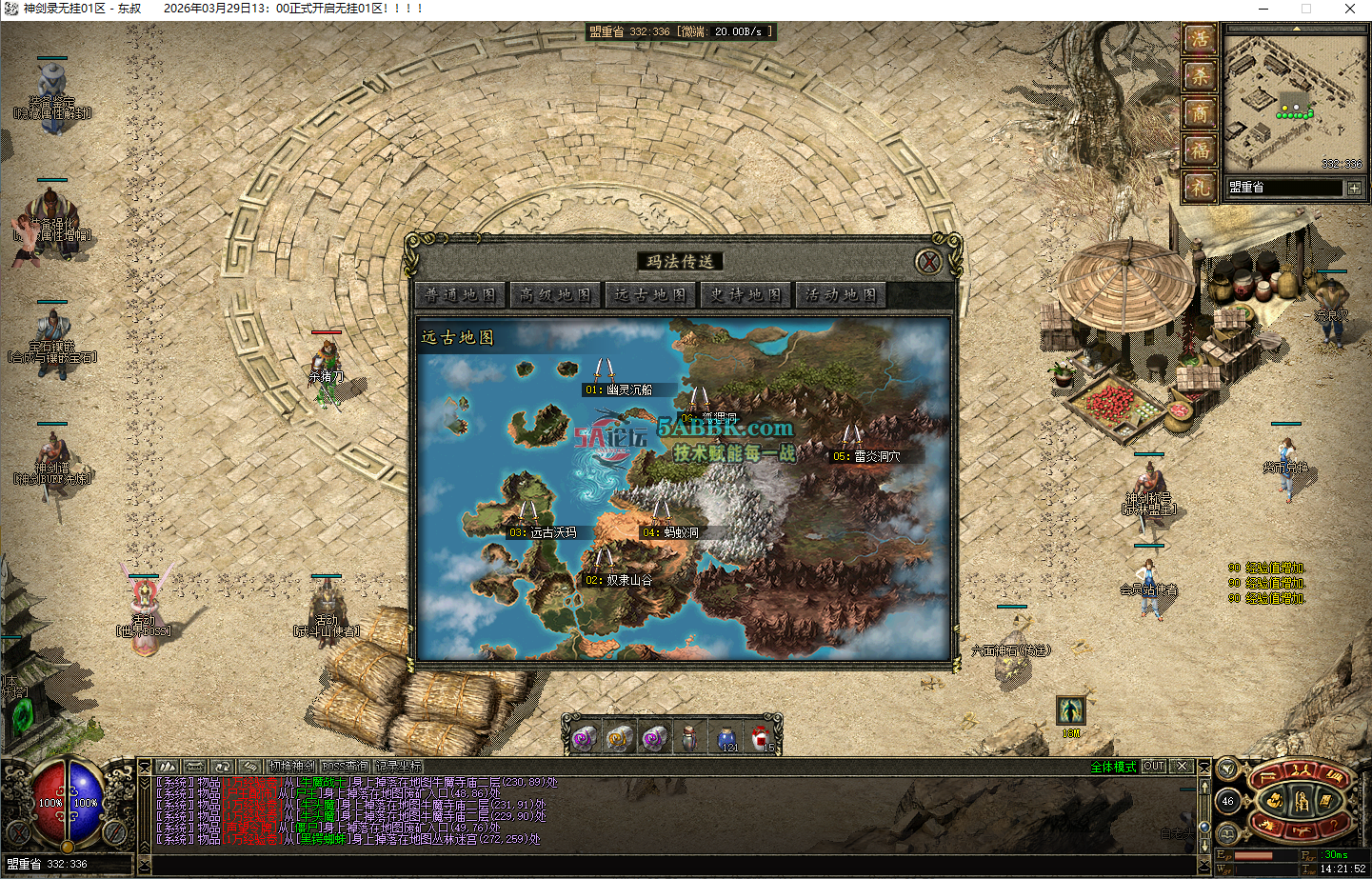
Task: Open the 商 shop side button
Action: click(x=1200, y=113)
